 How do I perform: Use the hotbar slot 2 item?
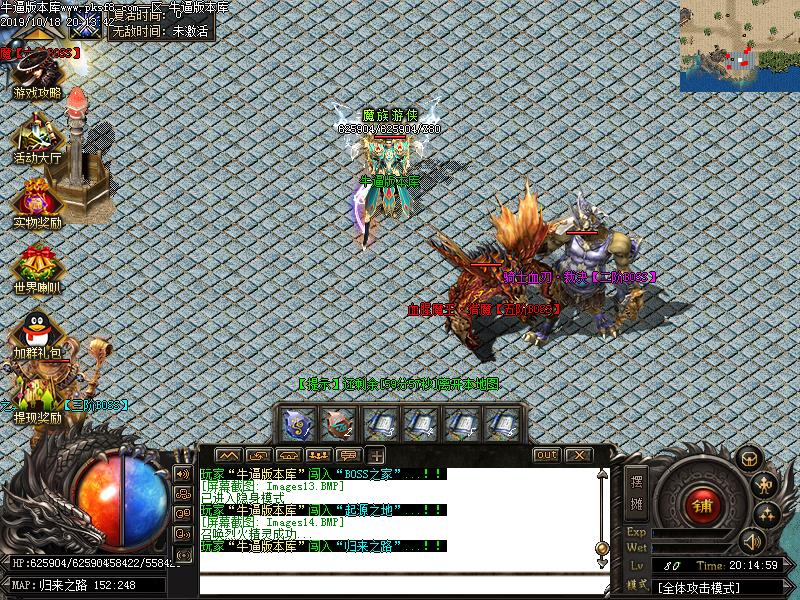coord(340,424)
